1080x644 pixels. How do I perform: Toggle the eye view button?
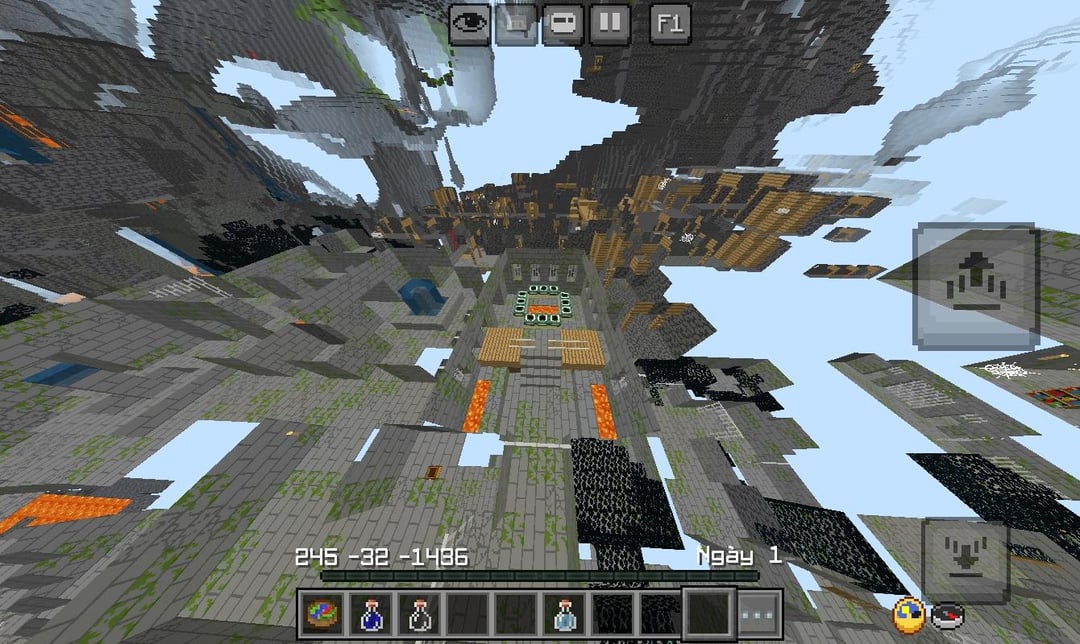(x=468, y=23)
